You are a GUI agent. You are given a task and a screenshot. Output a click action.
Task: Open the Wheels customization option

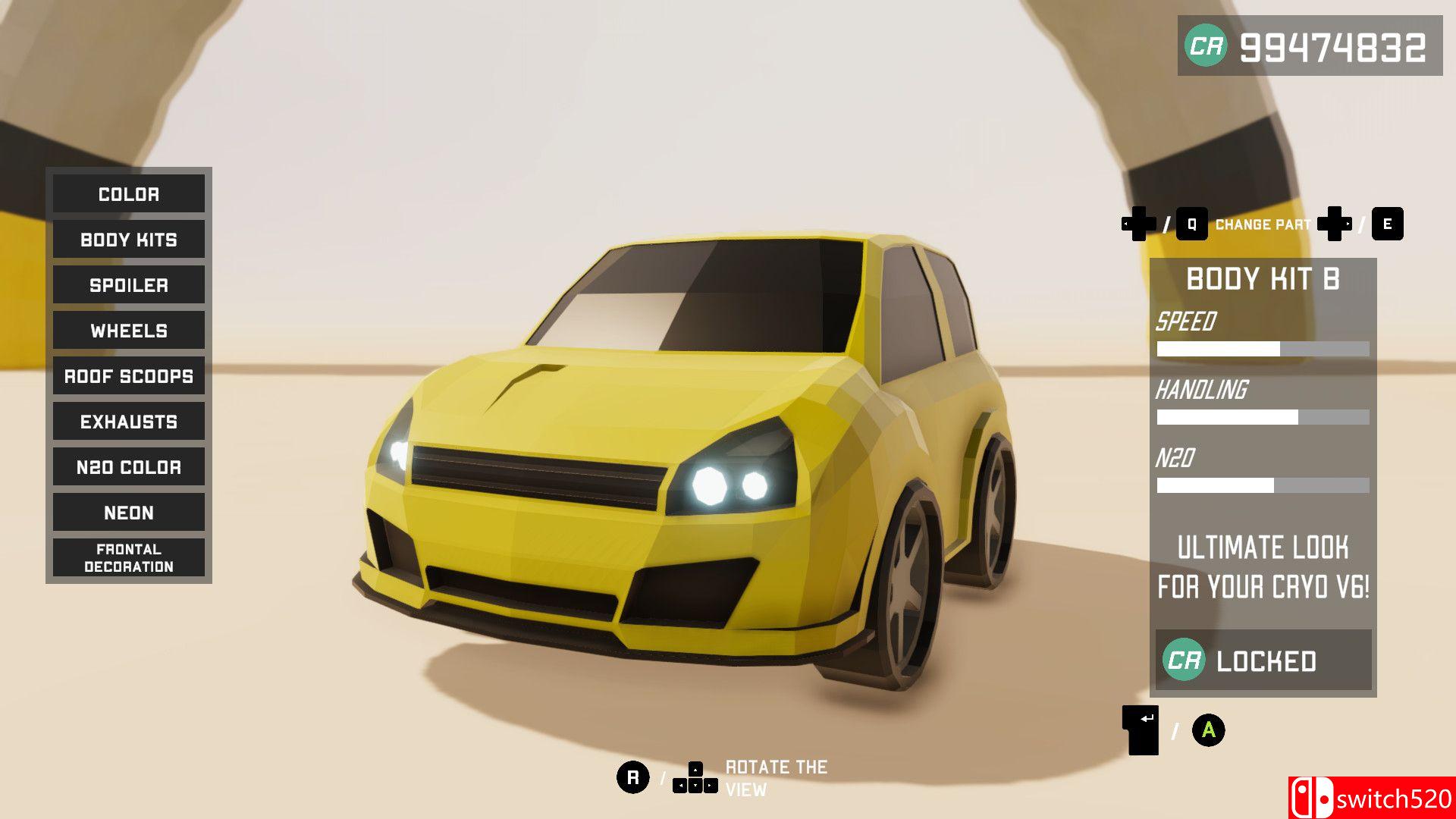pos(129,331)
